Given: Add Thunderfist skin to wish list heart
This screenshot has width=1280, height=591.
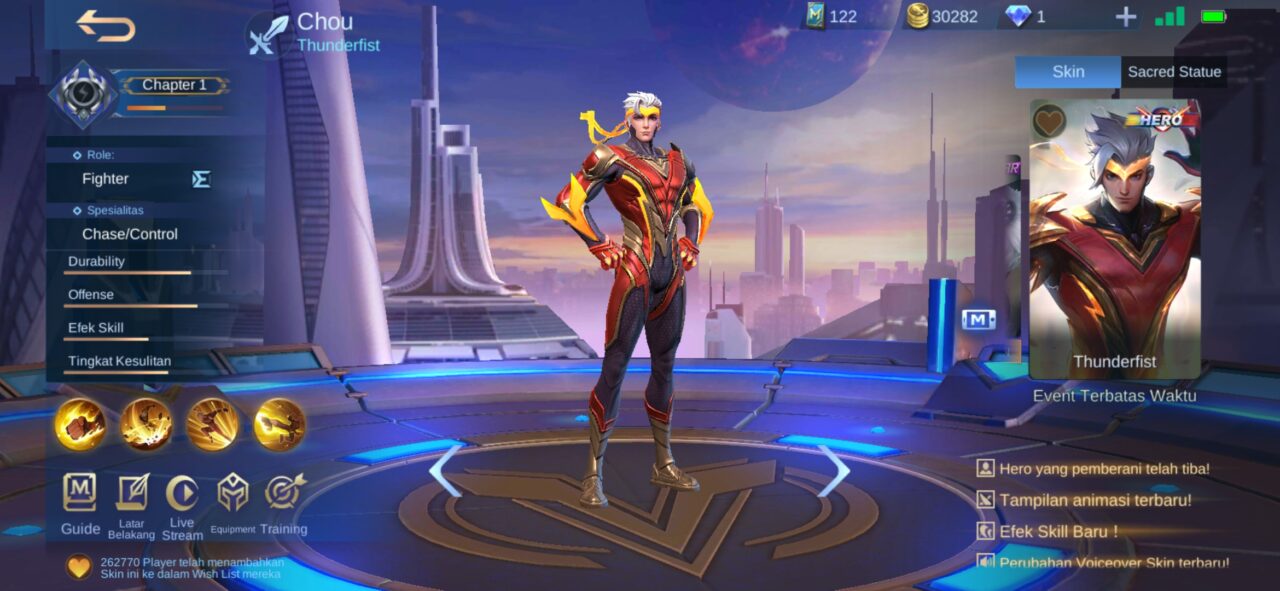Looking at the screenshot, I should [x=1049, y=120].
